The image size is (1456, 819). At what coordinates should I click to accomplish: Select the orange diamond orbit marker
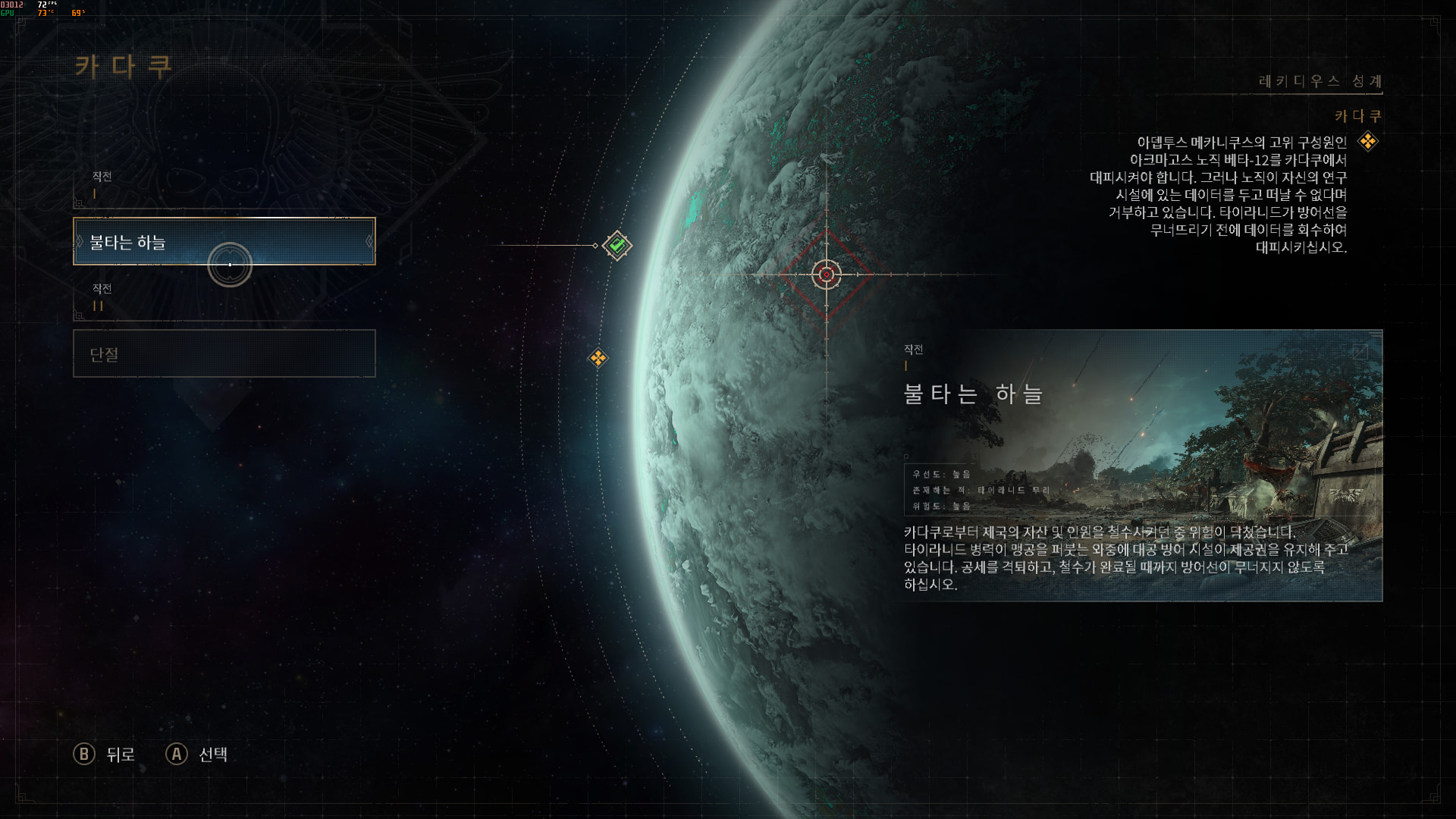pos(598,358)
